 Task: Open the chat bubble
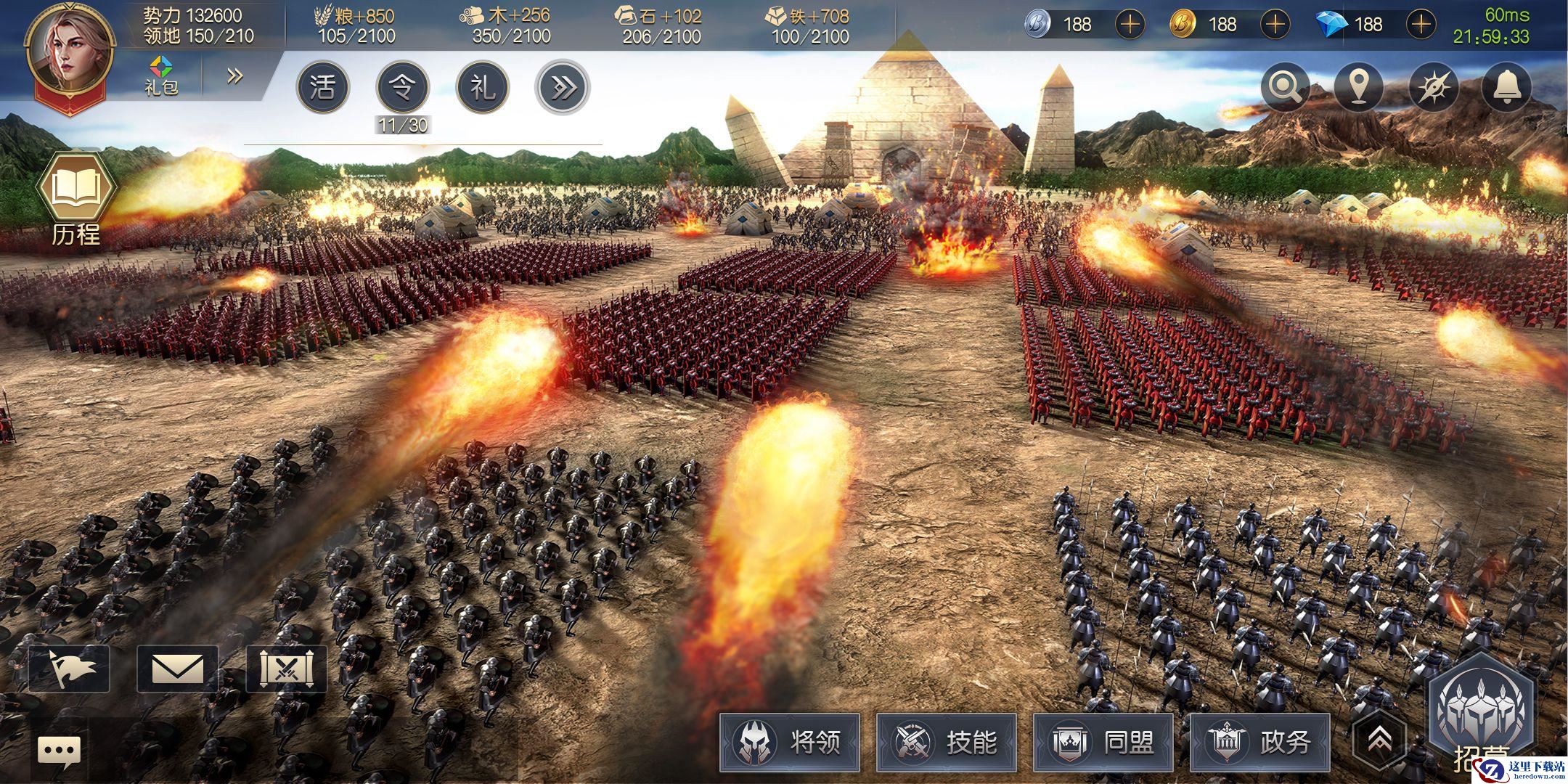coord(59,751)
